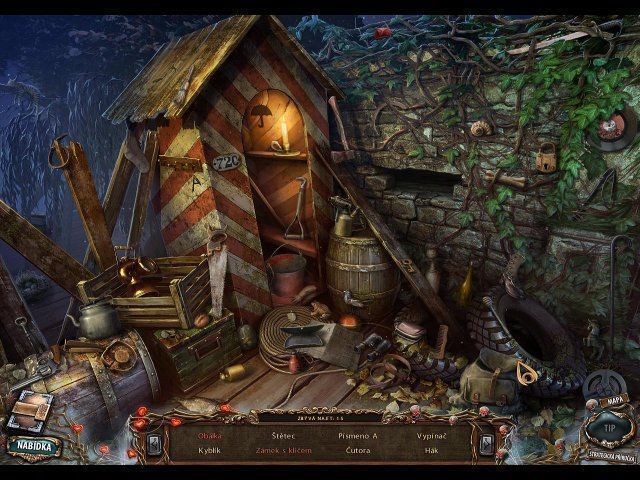Screen dimensions: 640x480
Task: Open the Strategická příručka guide
Action: (612, 455)
